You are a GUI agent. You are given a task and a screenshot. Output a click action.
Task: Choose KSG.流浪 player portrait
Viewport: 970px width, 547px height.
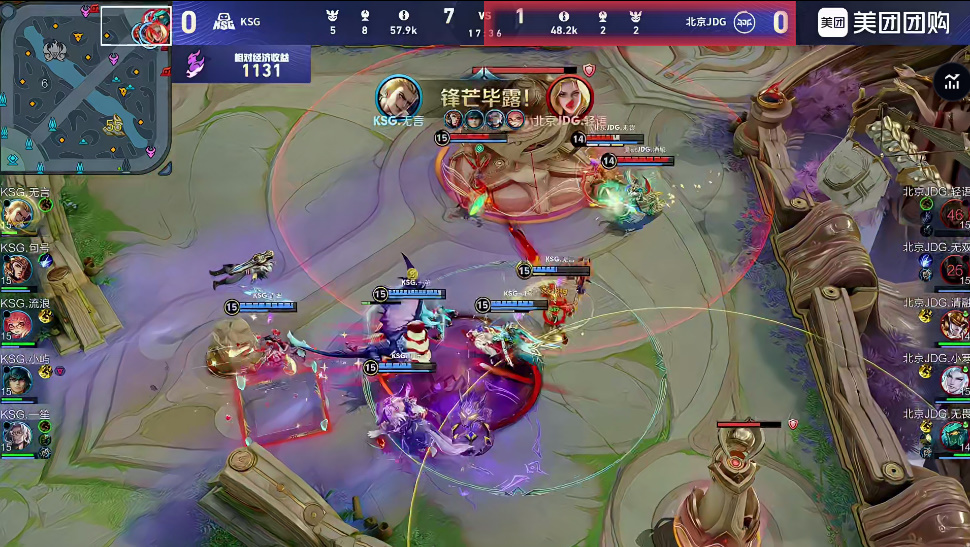coord(17,324)
